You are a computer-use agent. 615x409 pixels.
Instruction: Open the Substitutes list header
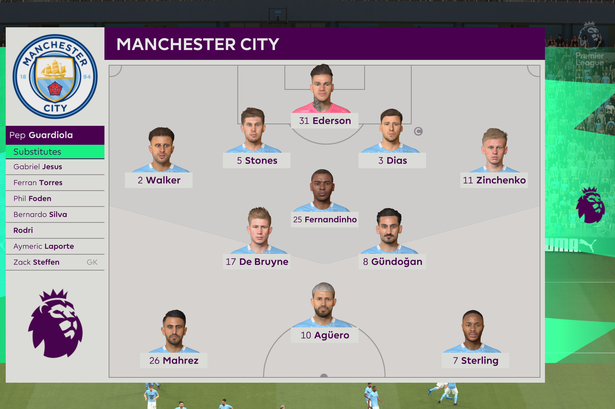(55, 152)
